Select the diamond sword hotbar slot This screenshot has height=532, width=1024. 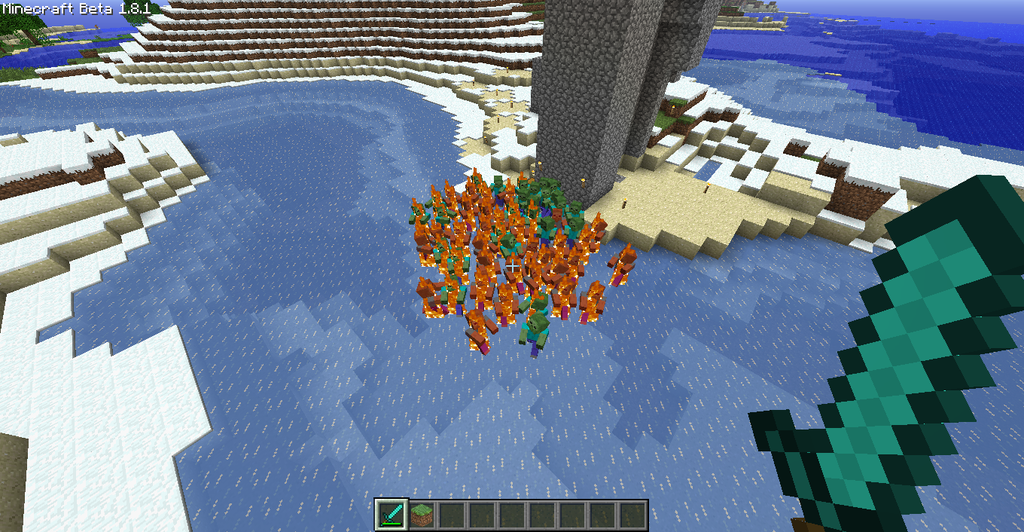[x=391, y=514]
